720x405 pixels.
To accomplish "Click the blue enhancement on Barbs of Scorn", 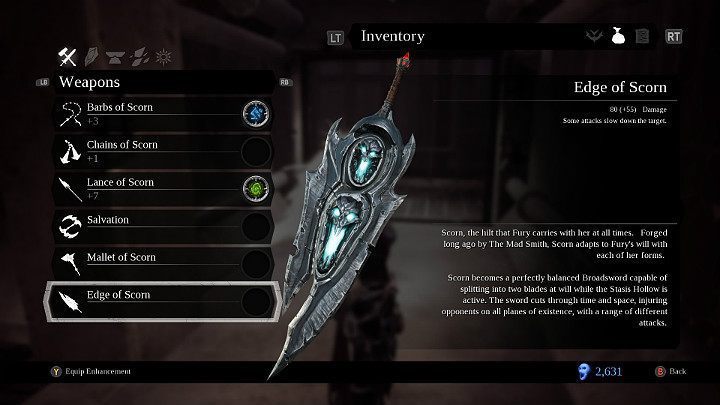I will click(x=257, y=113).
